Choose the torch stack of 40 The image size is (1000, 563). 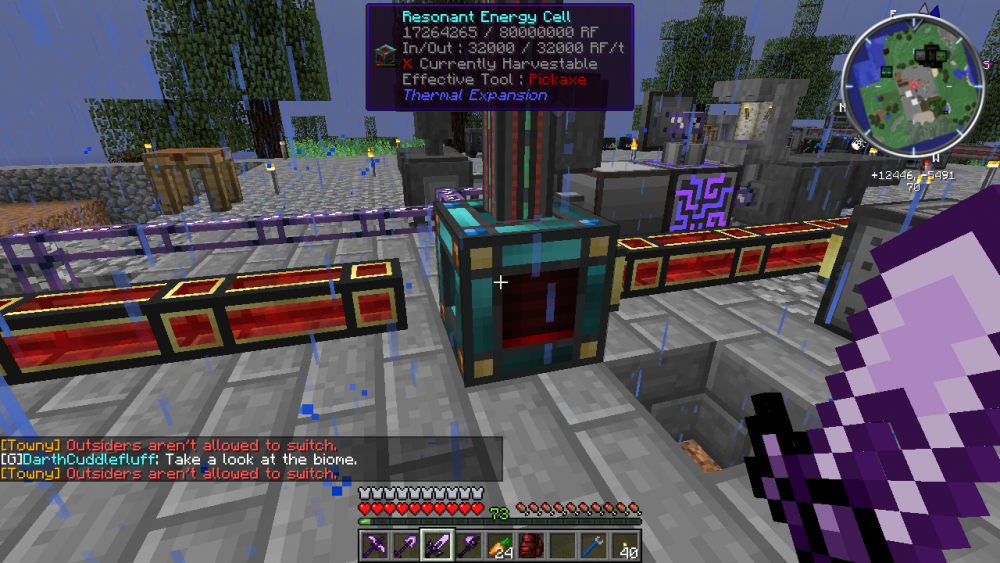pos(624,545)
